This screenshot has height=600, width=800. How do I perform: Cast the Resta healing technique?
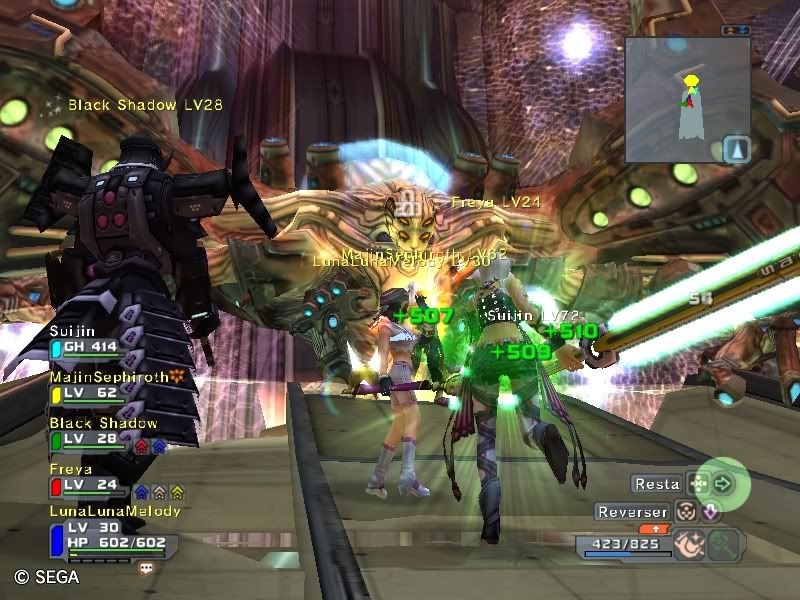click(x=699, y=484)
